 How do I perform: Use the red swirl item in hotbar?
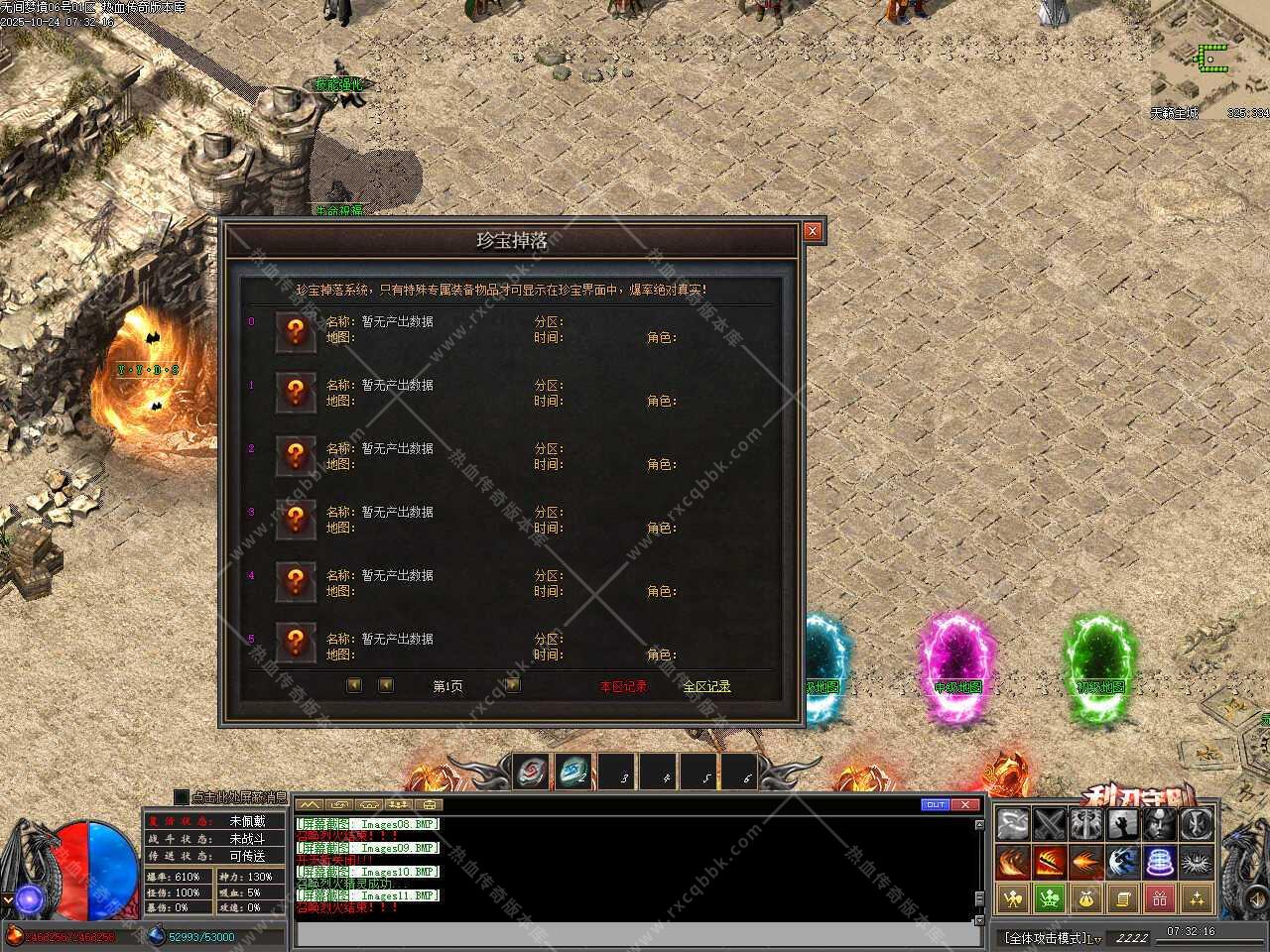click(533, 773)
